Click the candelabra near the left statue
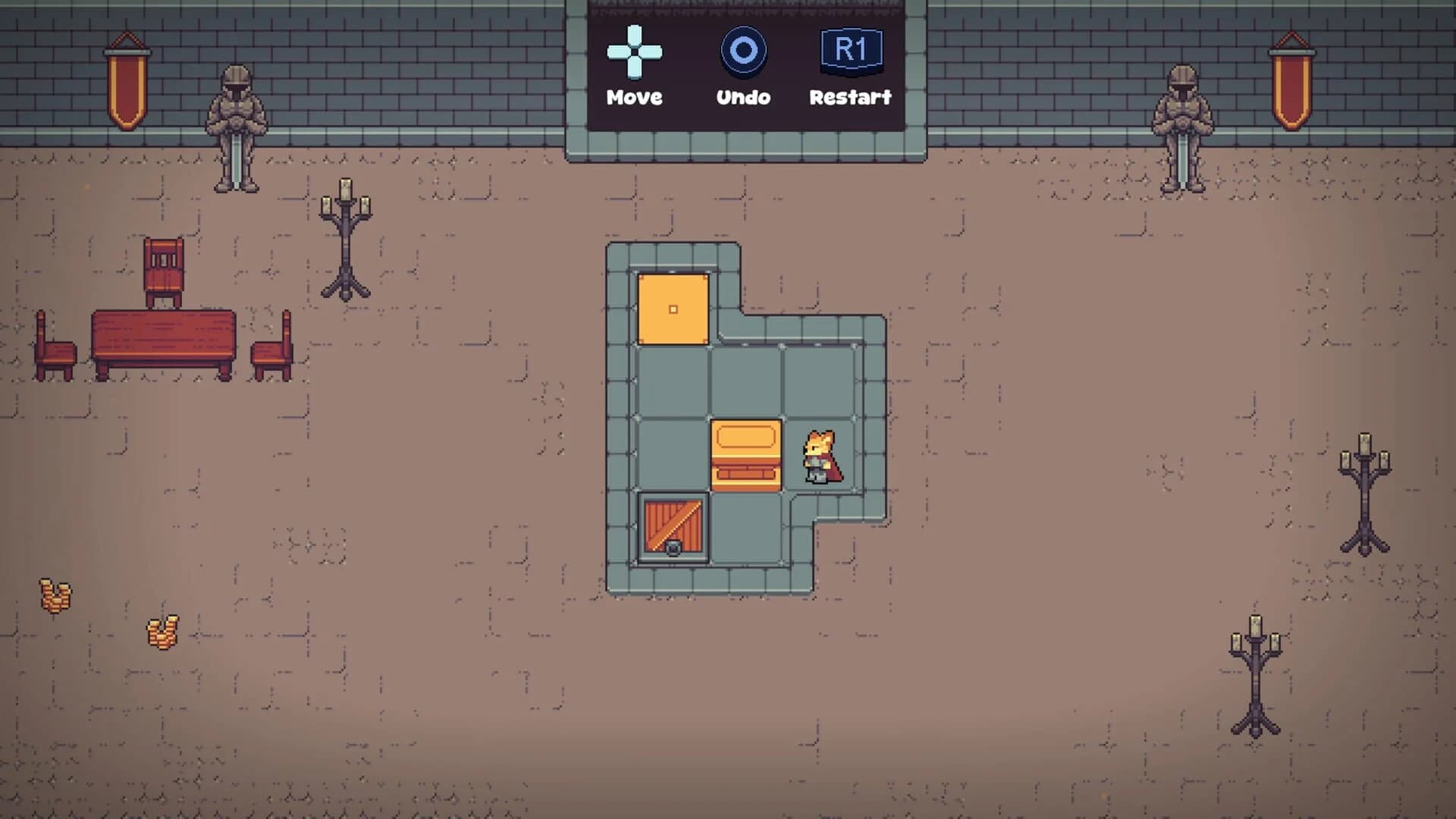This screenshot has width=1456, height=819. coord(347,235)
